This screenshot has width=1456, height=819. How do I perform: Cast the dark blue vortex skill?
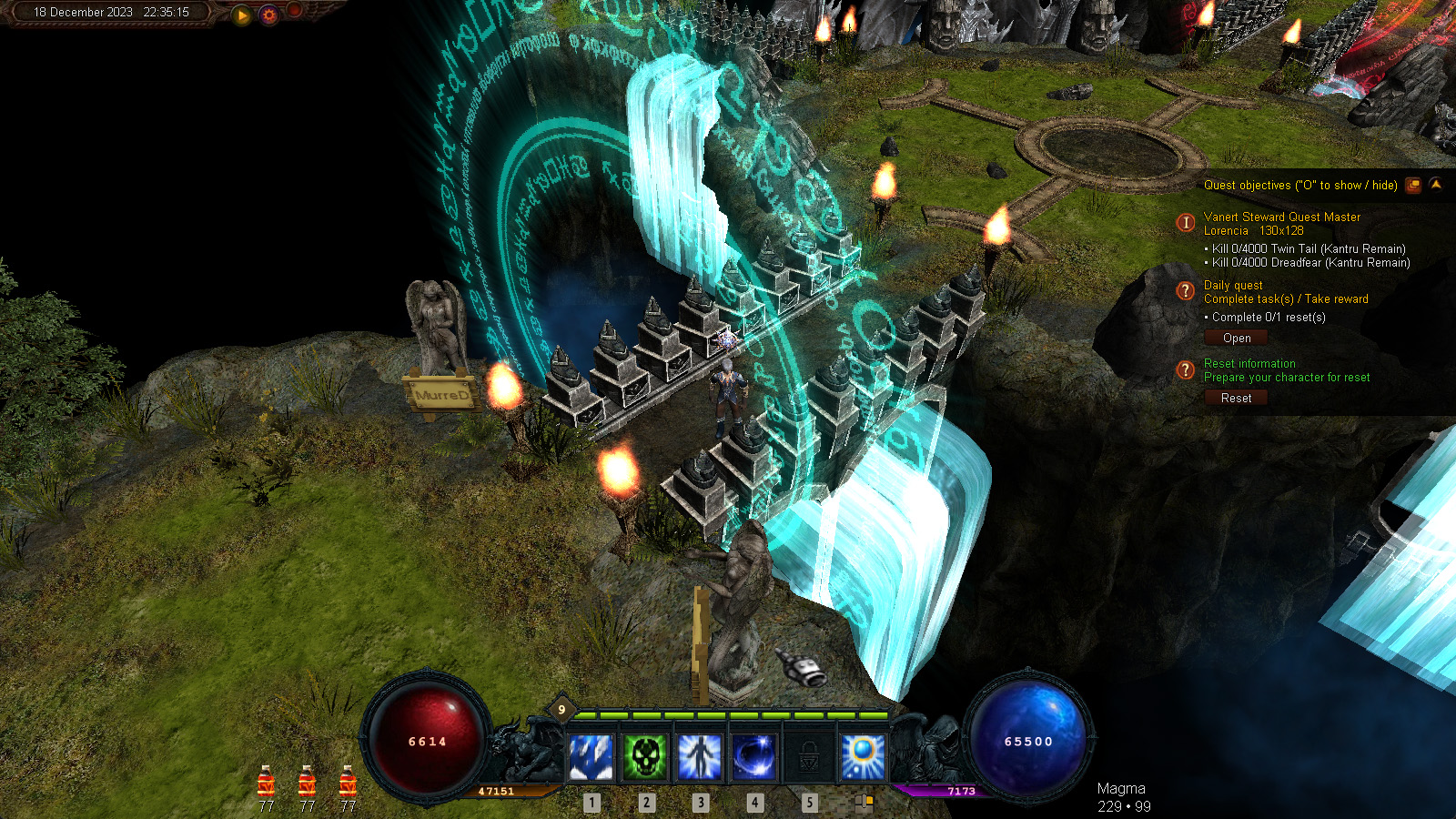[754, 757]
